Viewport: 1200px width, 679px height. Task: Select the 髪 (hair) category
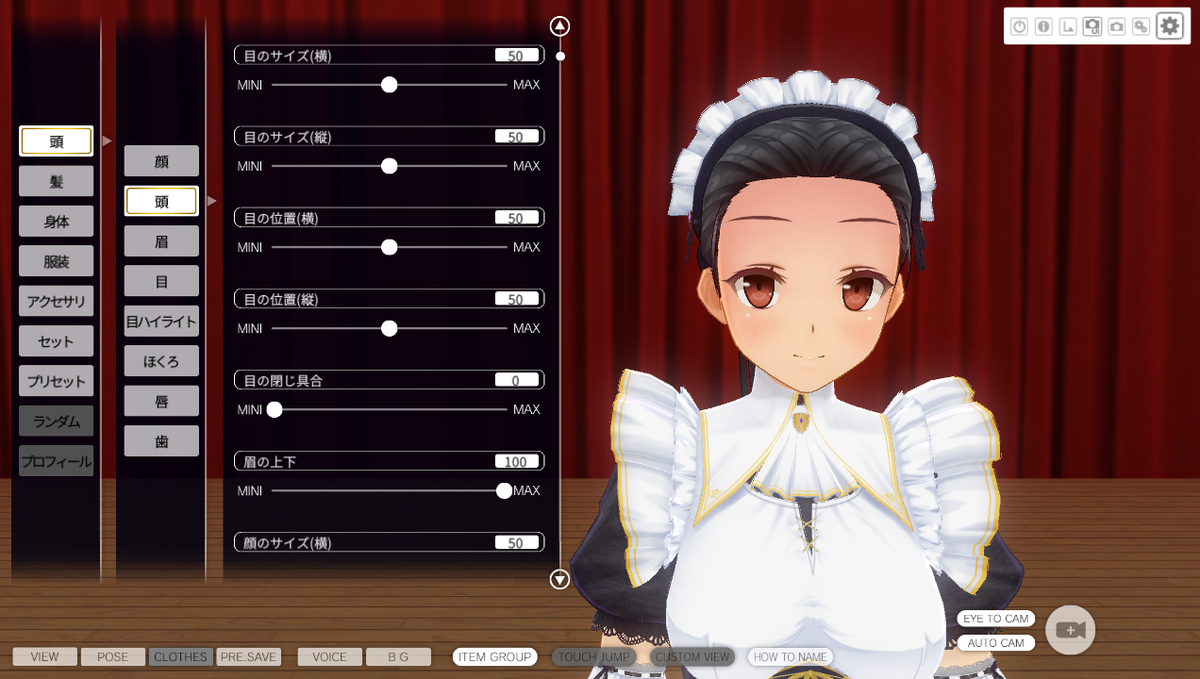[x=56, y=181]
